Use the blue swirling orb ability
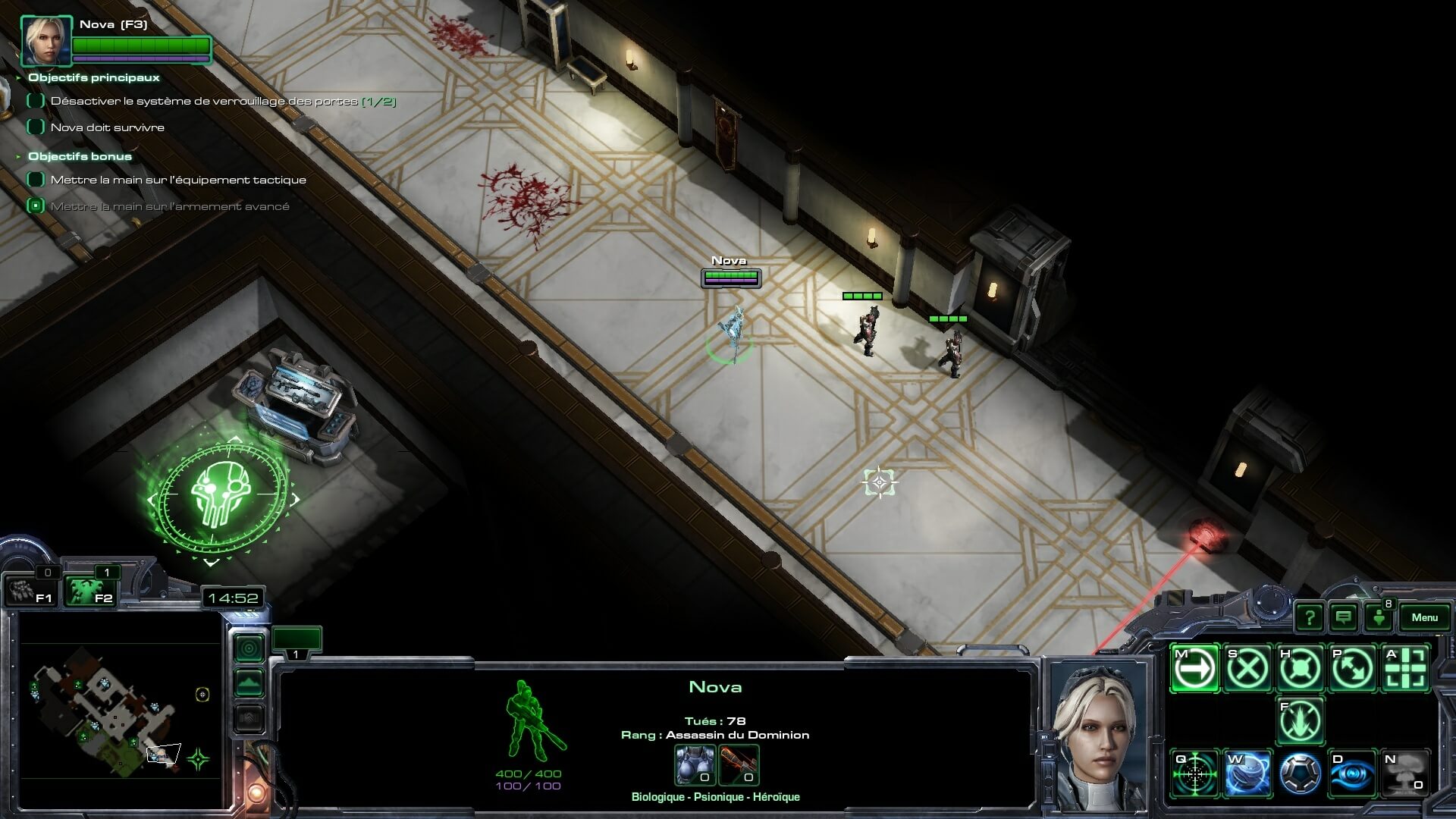The image size is (1456, 819). click(x=1247, y=773)
